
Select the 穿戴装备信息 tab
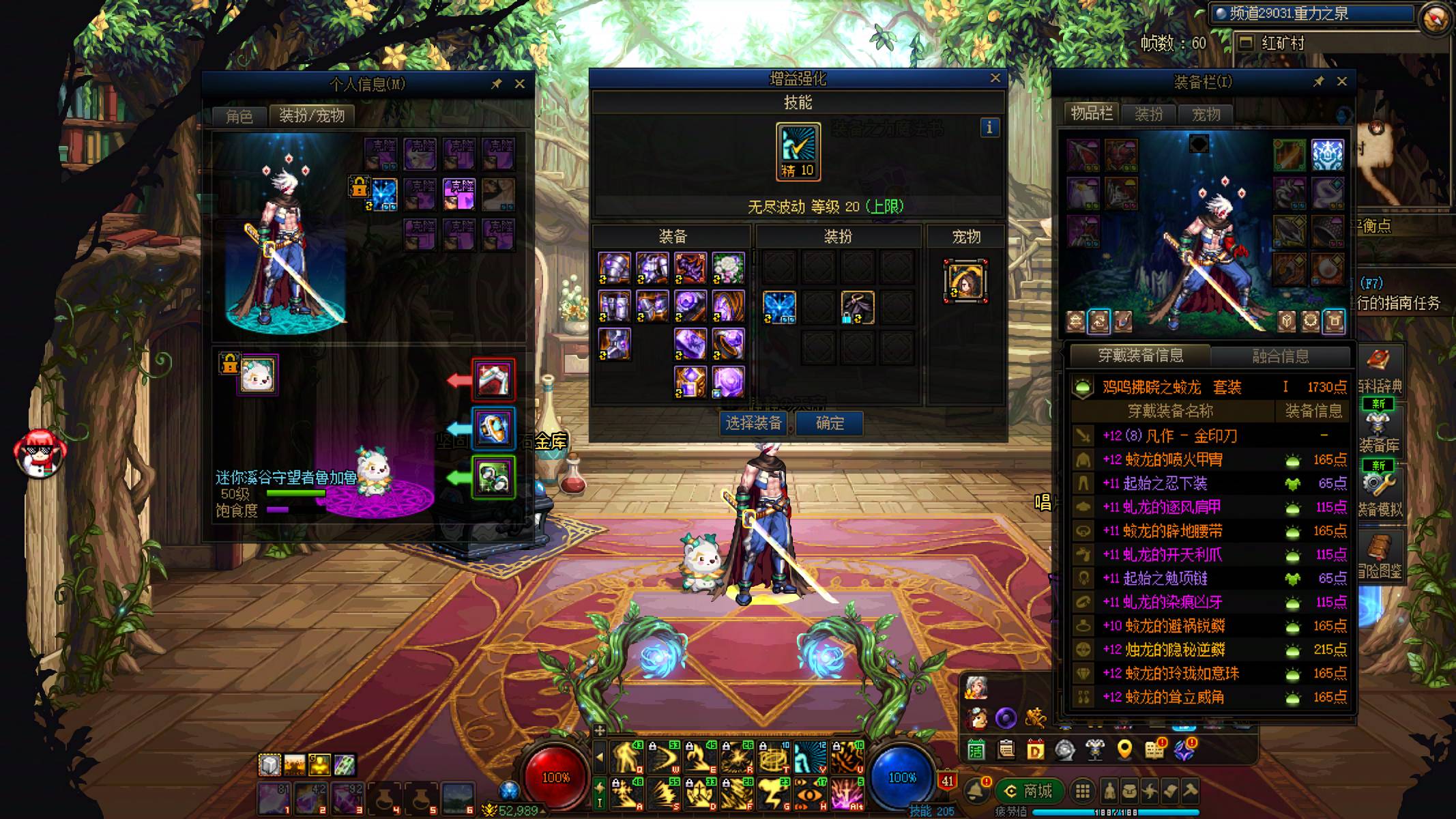(x=1140, y=356)
